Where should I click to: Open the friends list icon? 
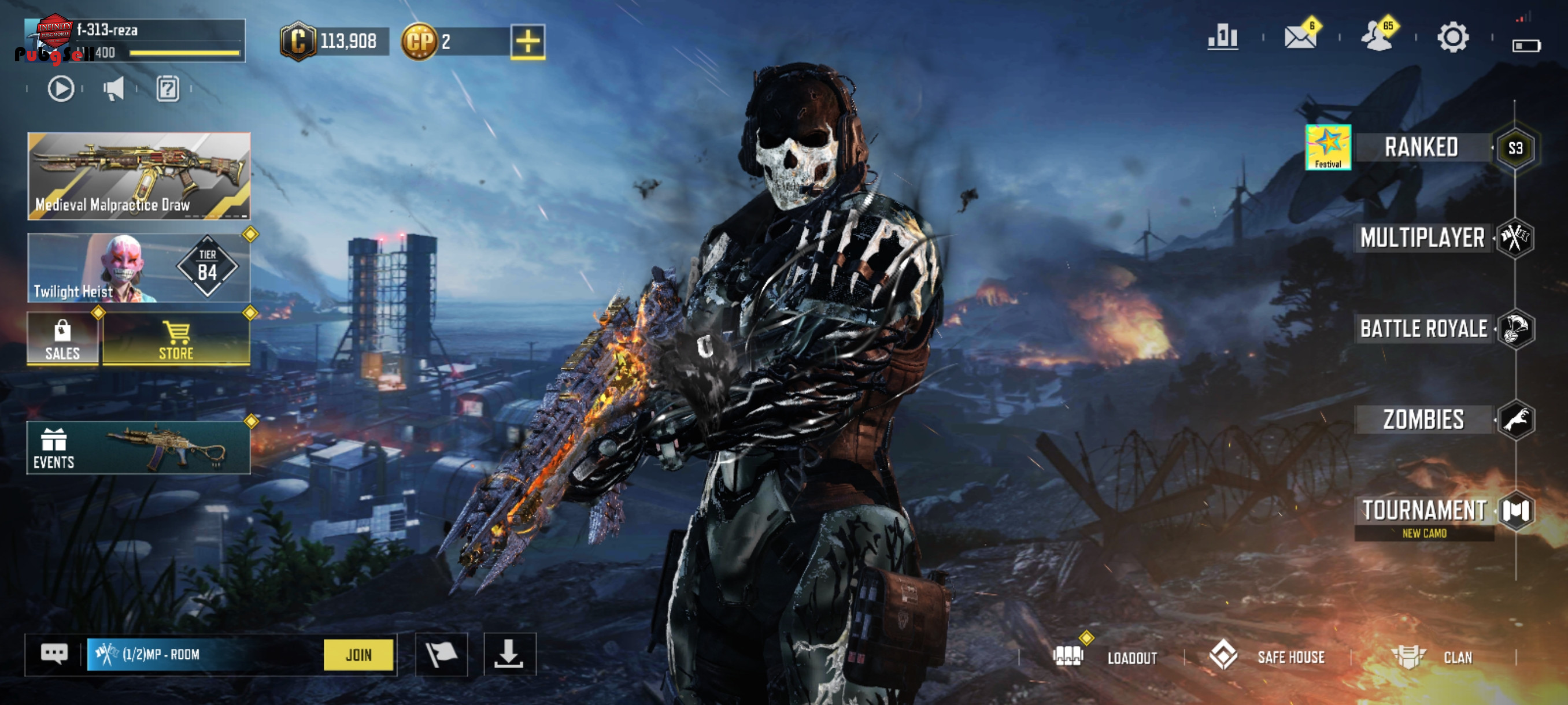click(1376, 38)
